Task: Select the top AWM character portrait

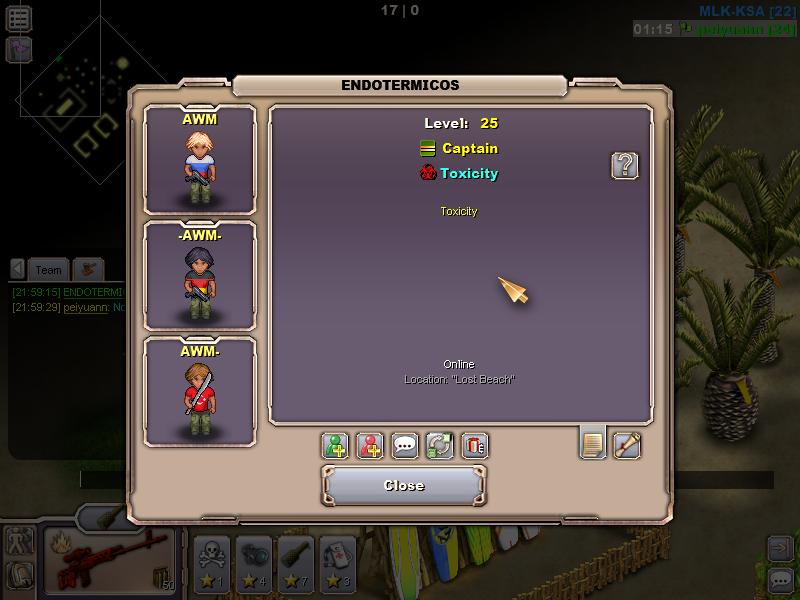Action: (x=200, y=160)
